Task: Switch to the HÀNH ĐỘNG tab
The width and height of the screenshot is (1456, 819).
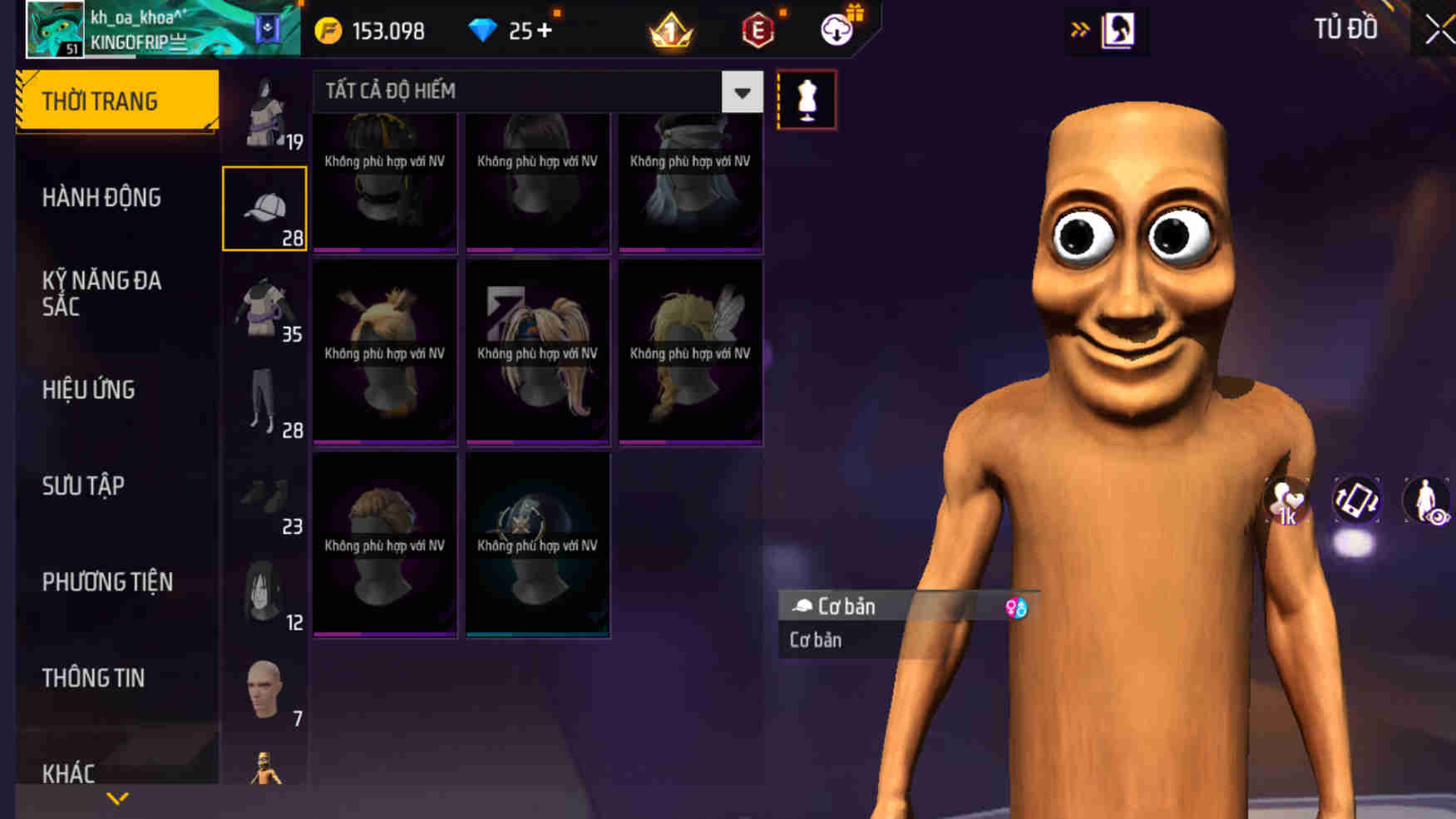Action: (102, 197)
